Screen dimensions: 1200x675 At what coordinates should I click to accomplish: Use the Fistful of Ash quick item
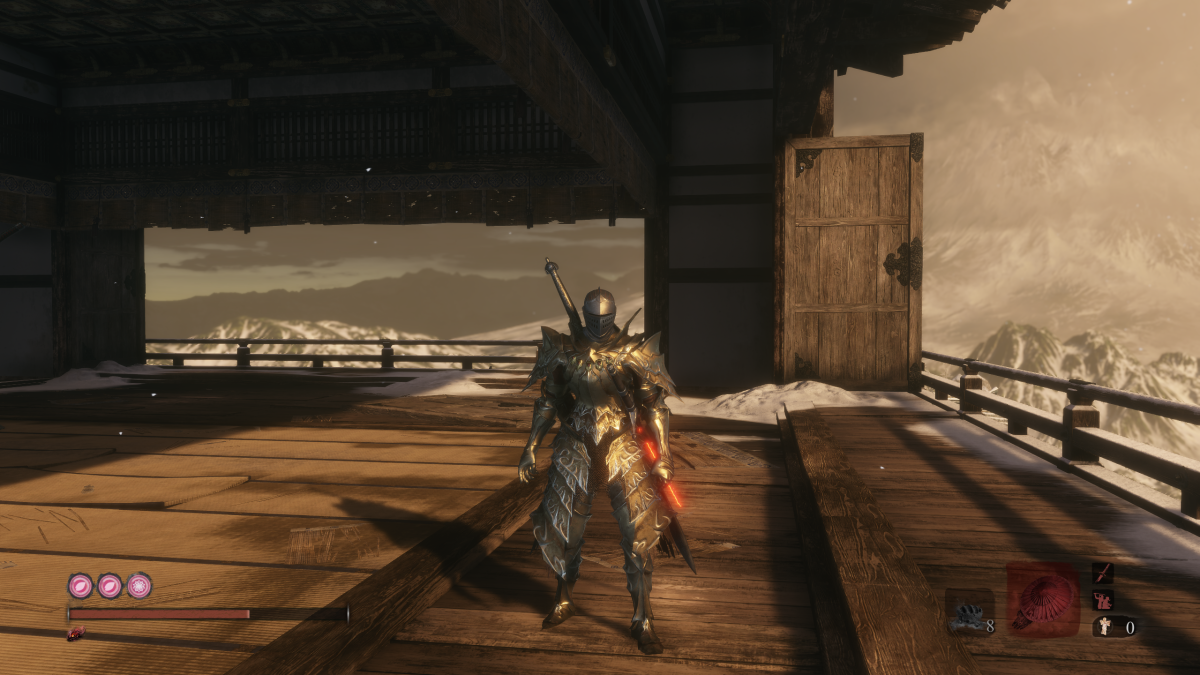[968, 612]
